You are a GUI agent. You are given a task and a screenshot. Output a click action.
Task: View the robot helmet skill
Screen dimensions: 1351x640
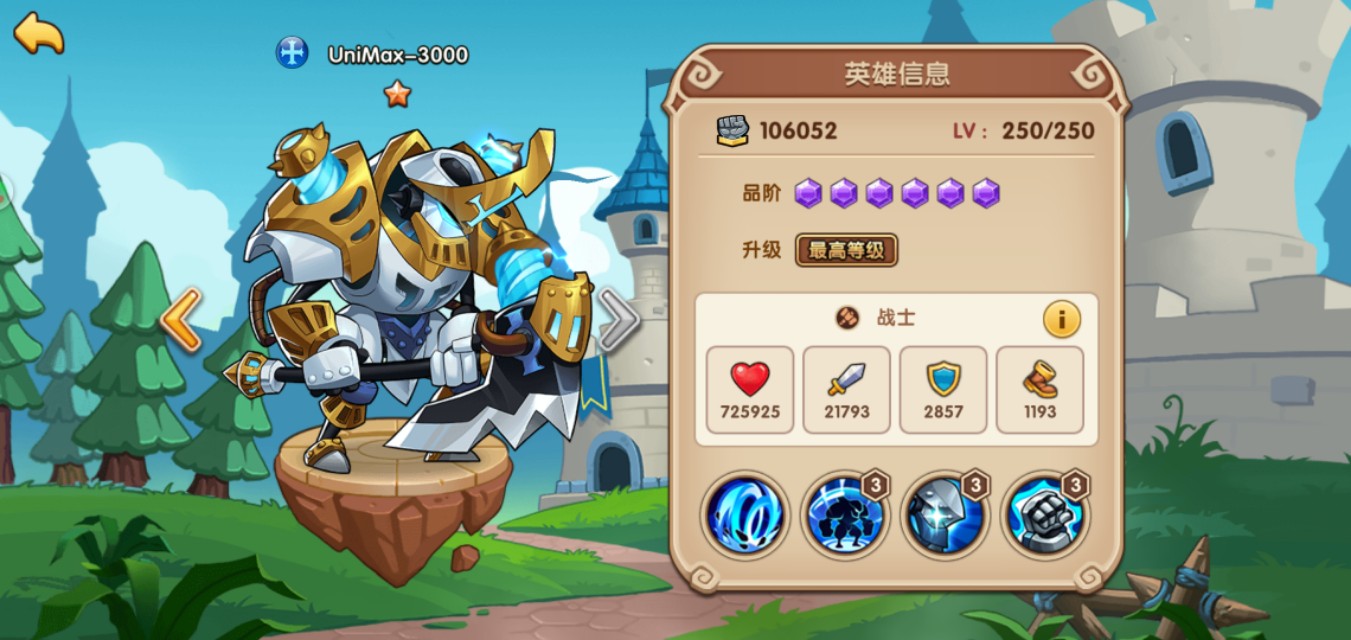click(944, 516)
